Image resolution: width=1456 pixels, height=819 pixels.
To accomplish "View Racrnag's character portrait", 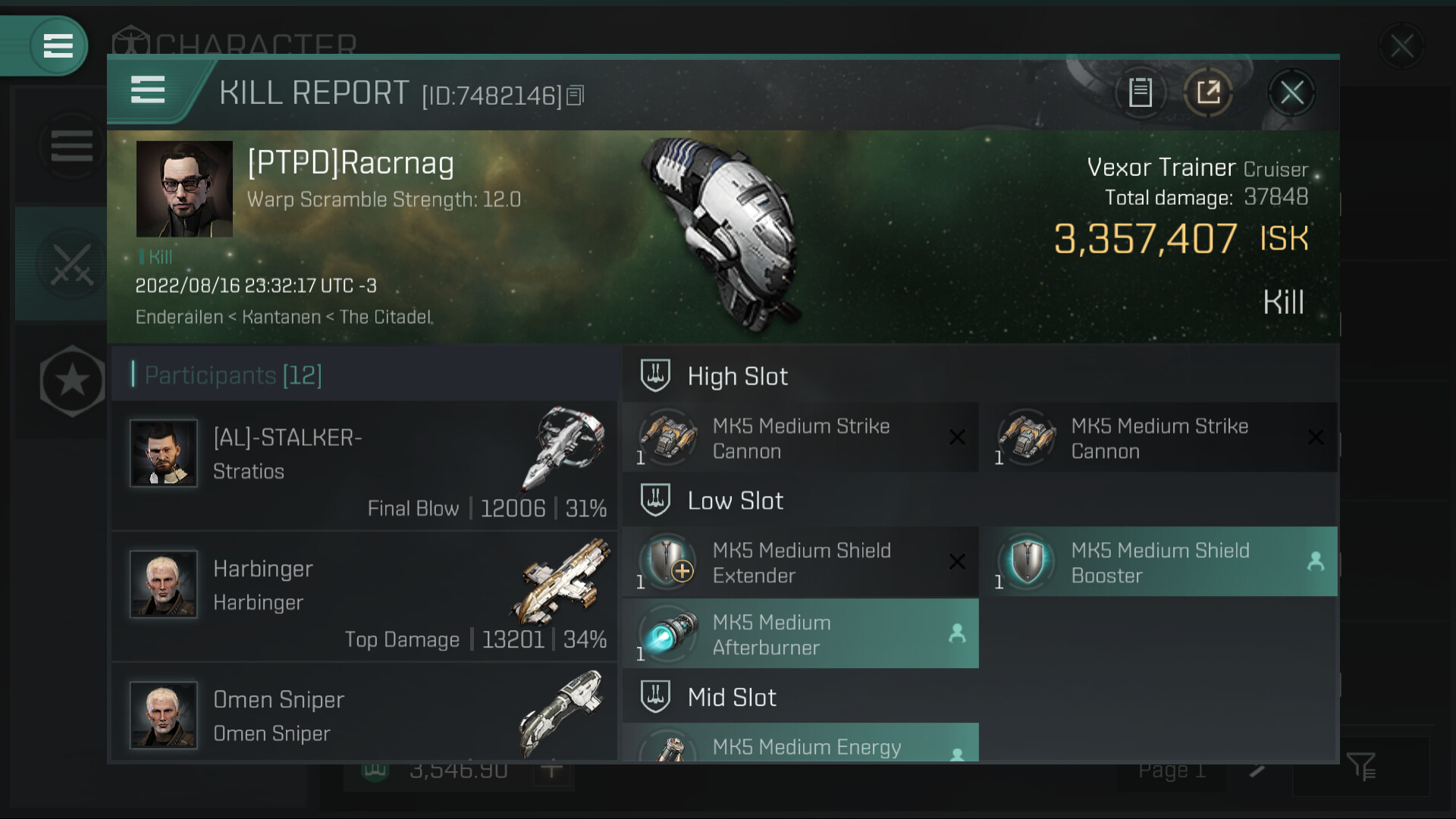I will [184, 189].
